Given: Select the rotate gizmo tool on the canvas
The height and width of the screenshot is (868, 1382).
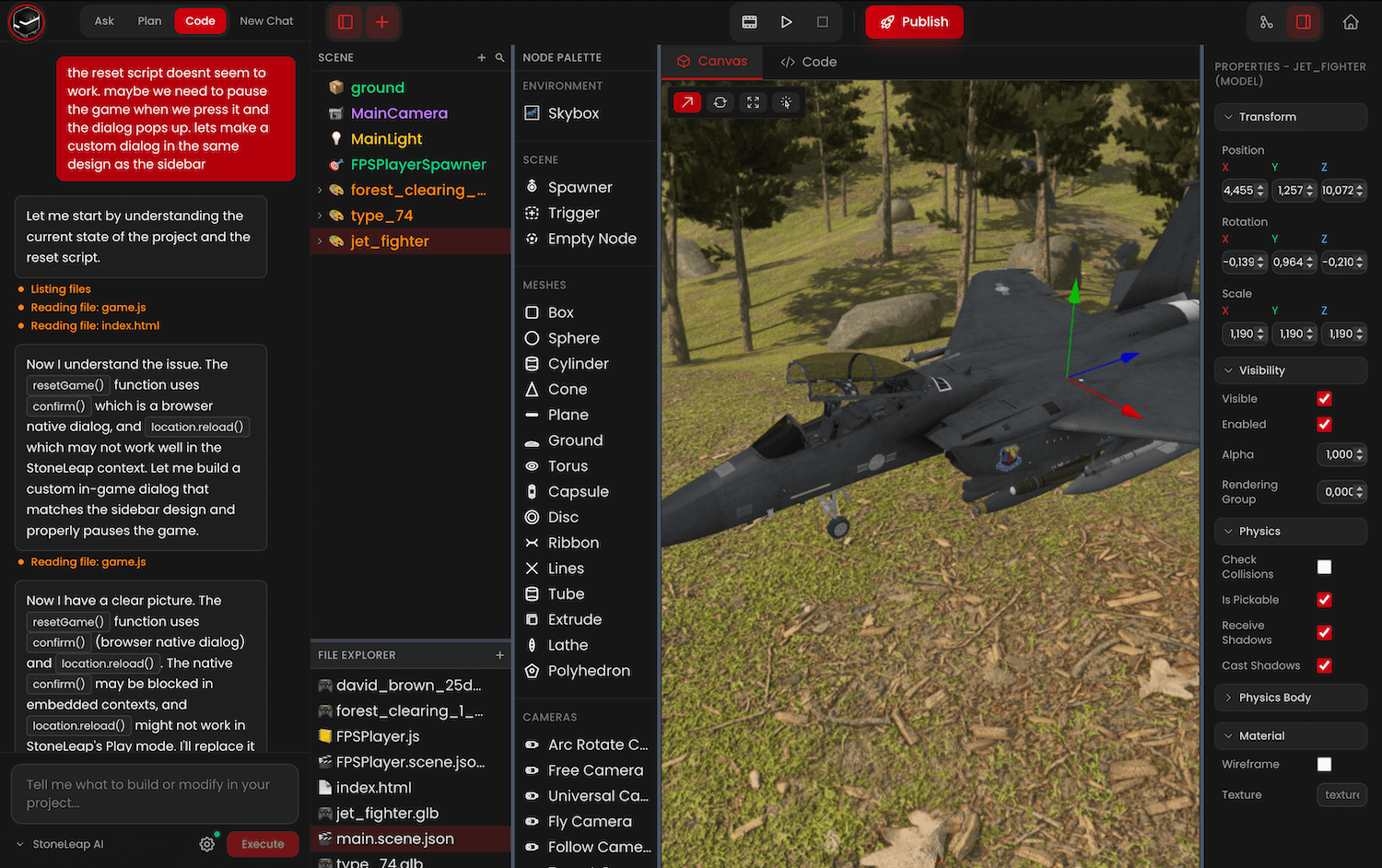Looking at the screenshot, I should [720, 102].
